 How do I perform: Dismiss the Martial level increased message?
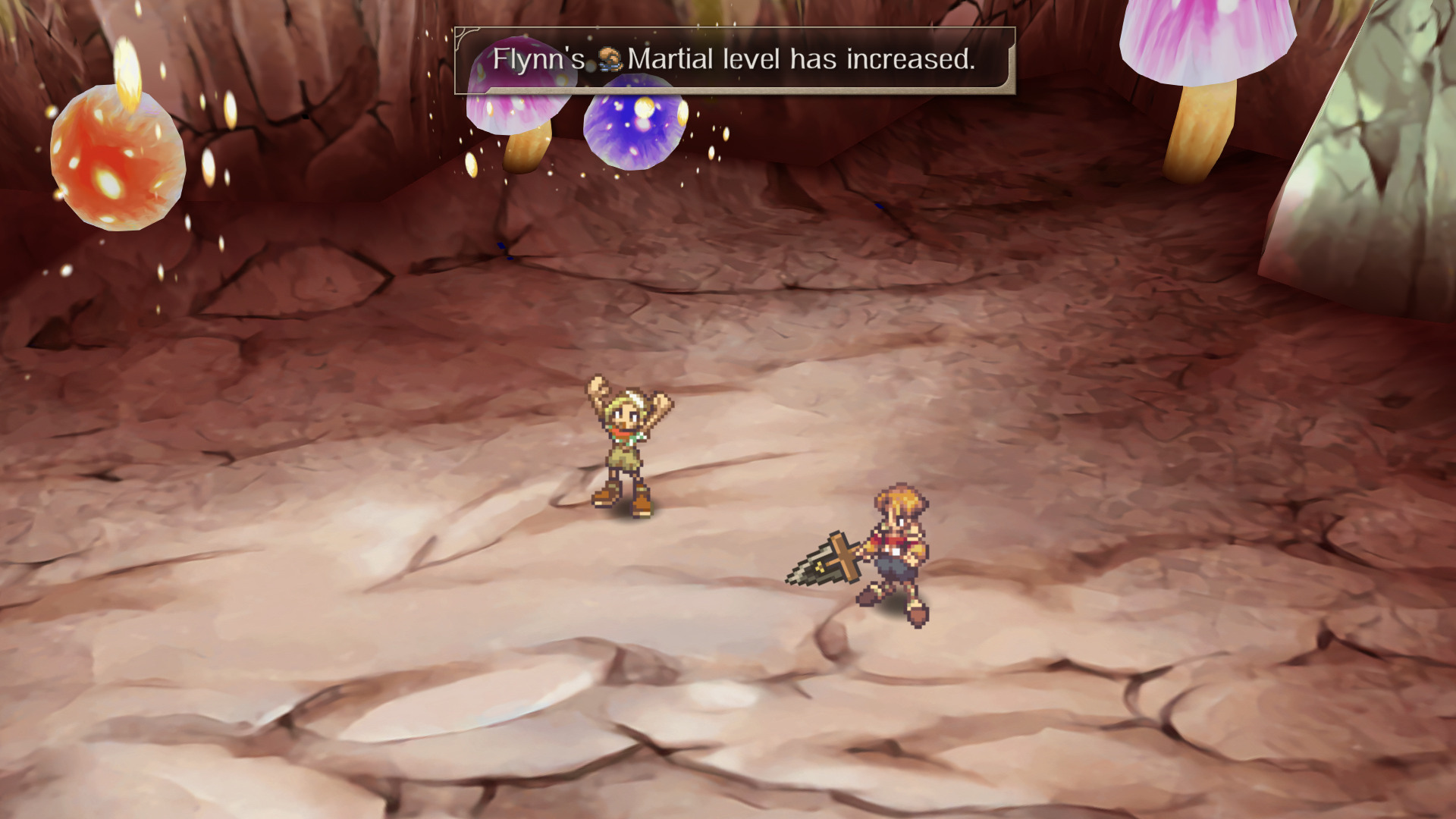pyautogui.click(x=734, y=60)
